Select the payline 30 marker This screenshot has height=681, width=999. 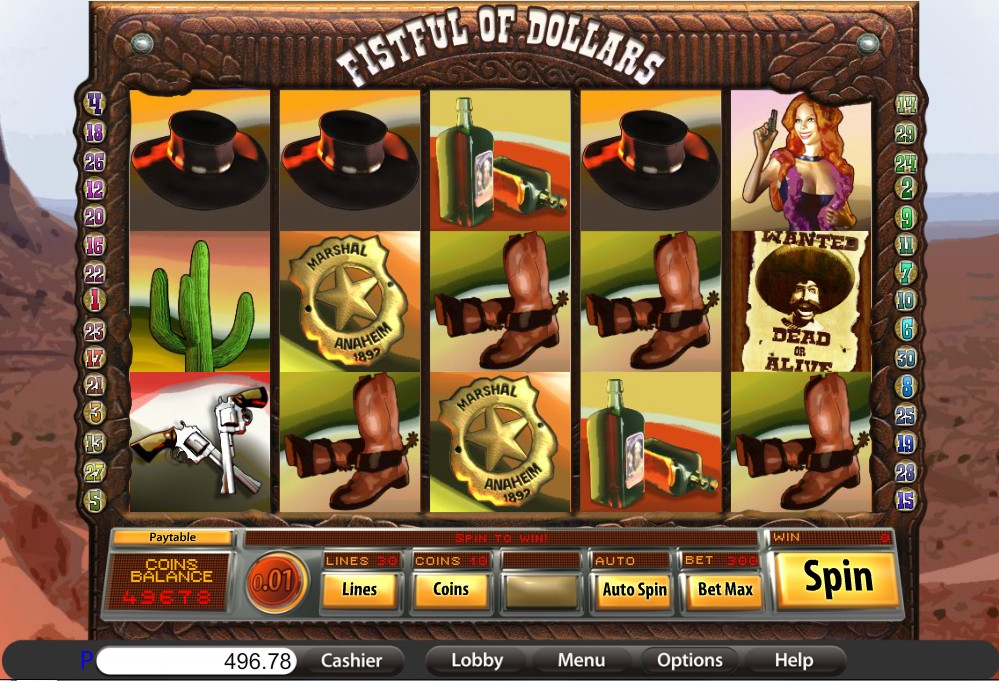coord(906,357)
